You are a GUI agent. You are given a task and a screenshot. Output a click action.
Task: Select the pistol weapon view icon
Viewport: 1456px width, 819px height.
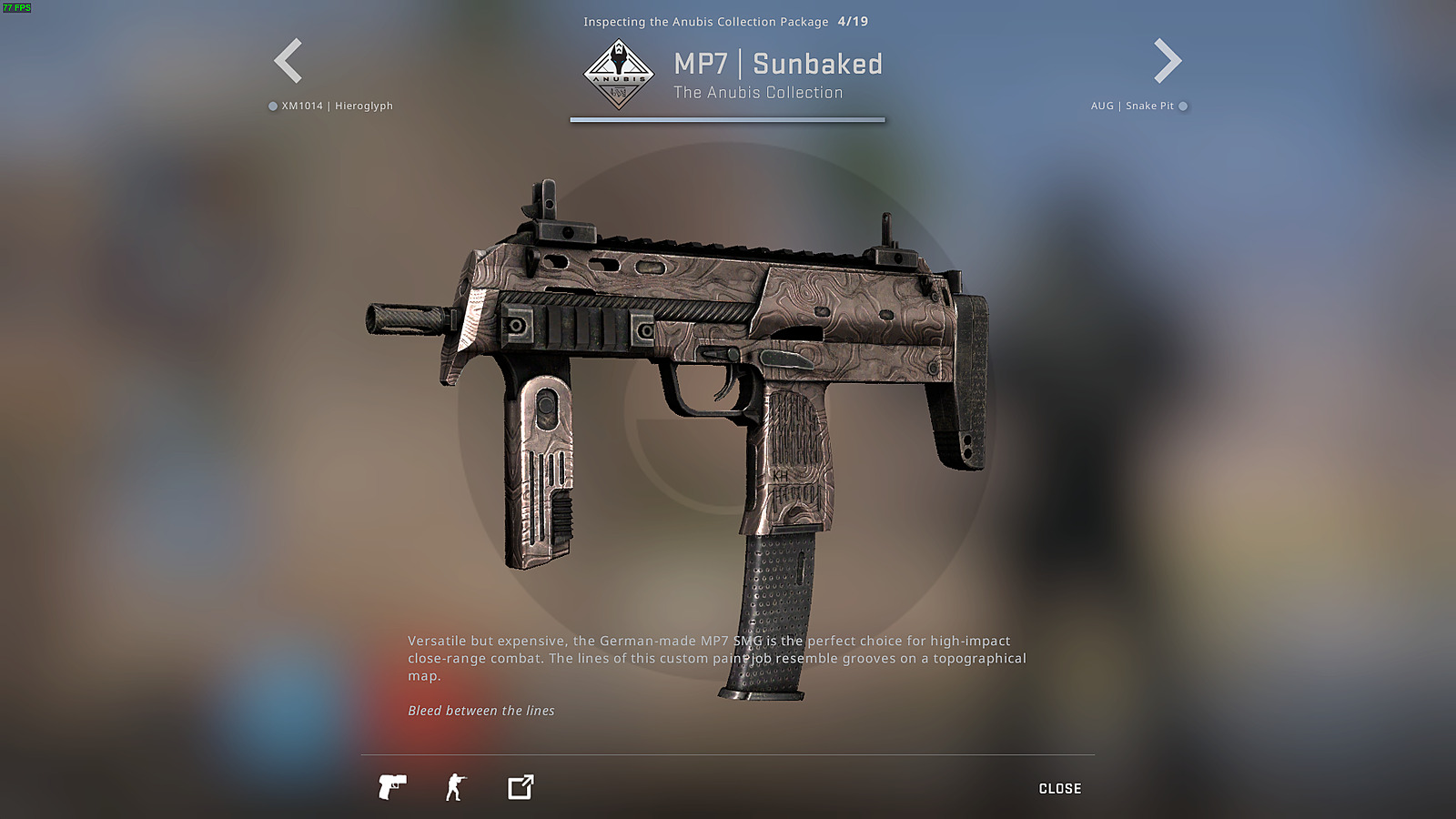pos(392,787)
